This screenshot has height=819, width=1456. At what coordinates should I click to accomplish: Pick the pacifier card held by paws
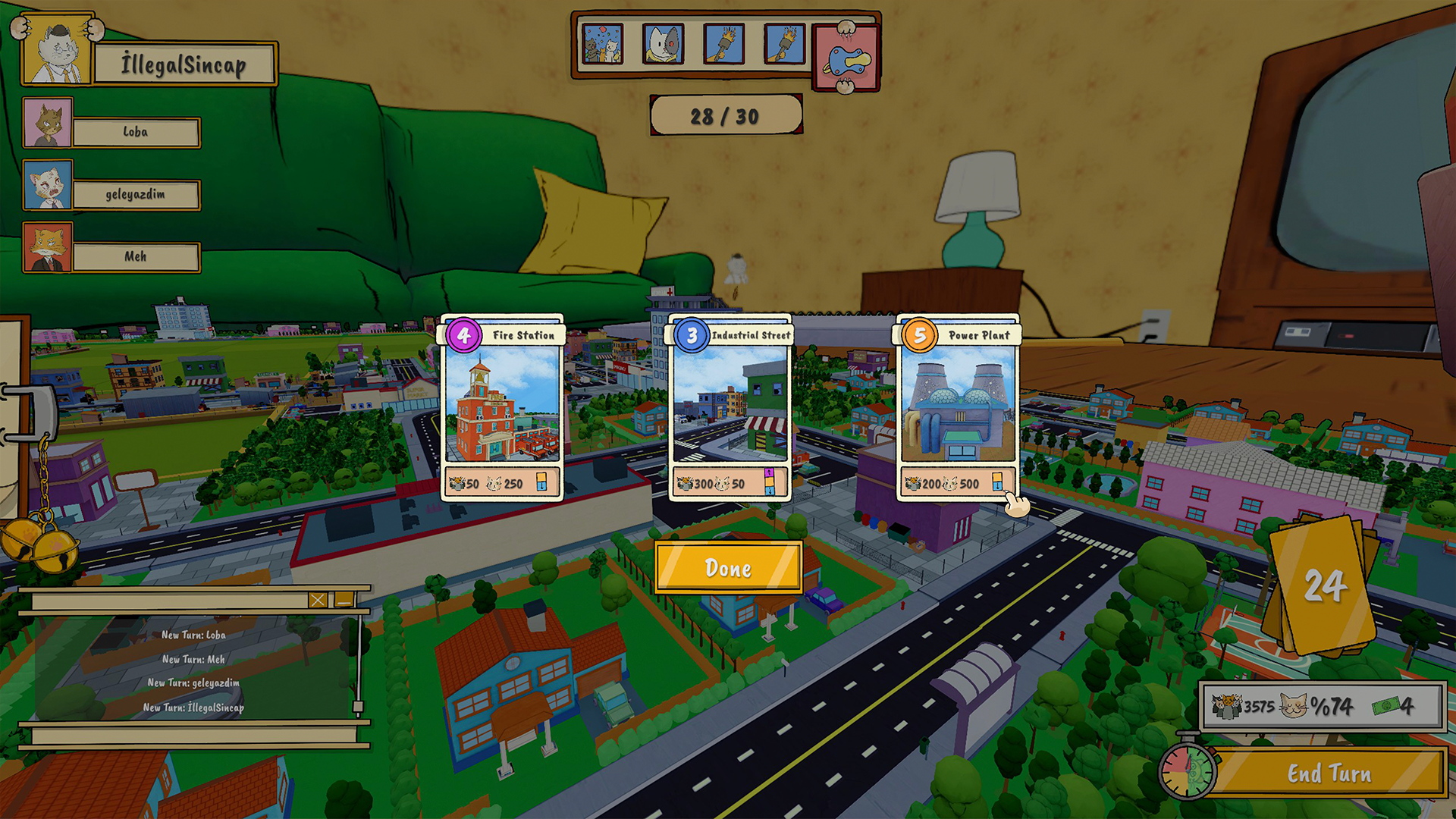click(x=846, y=58)
